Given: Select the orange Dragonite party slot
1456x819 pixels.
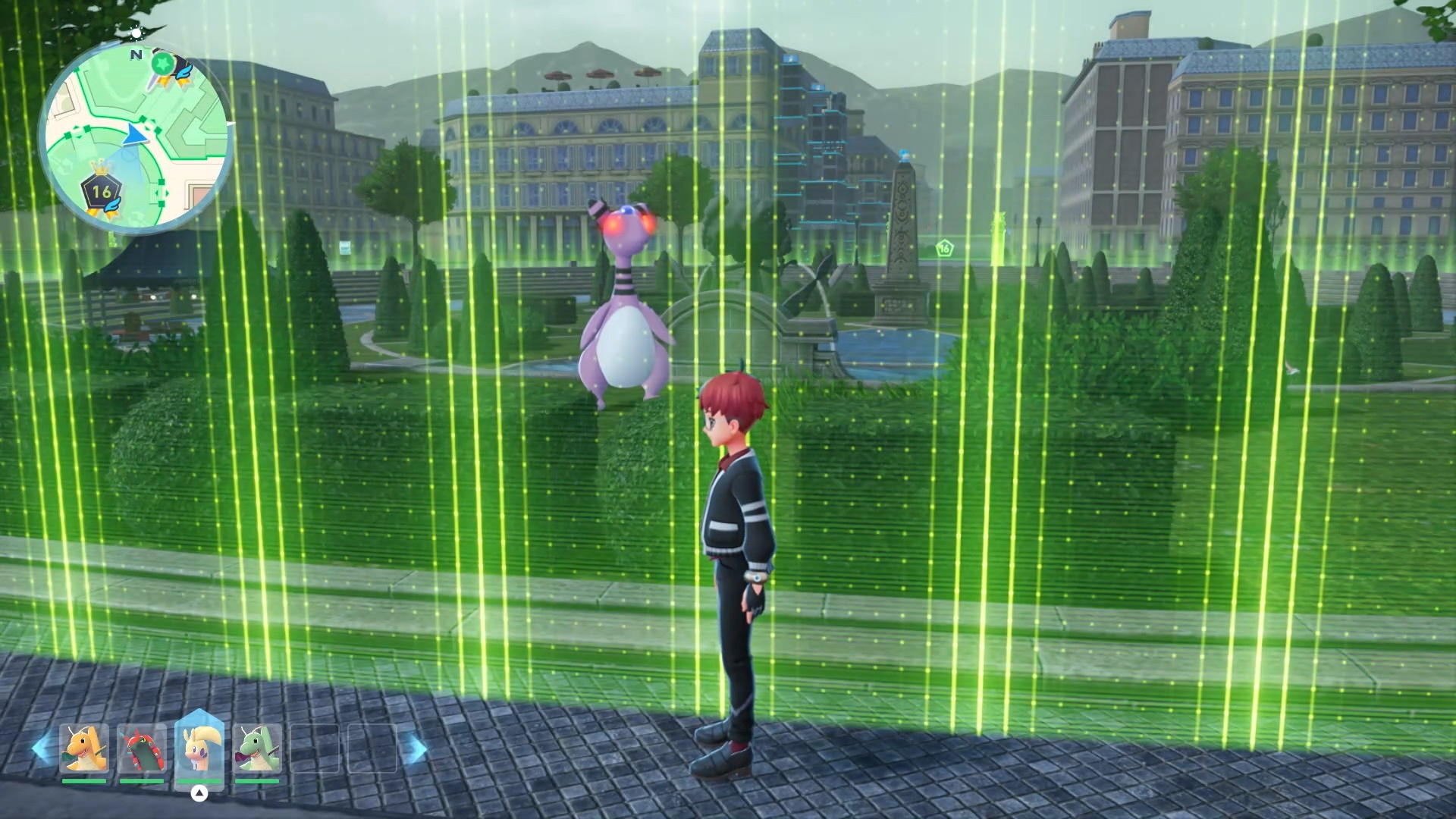Looking at the screenshot, I should pyautogui.click(x=83, y=750).
